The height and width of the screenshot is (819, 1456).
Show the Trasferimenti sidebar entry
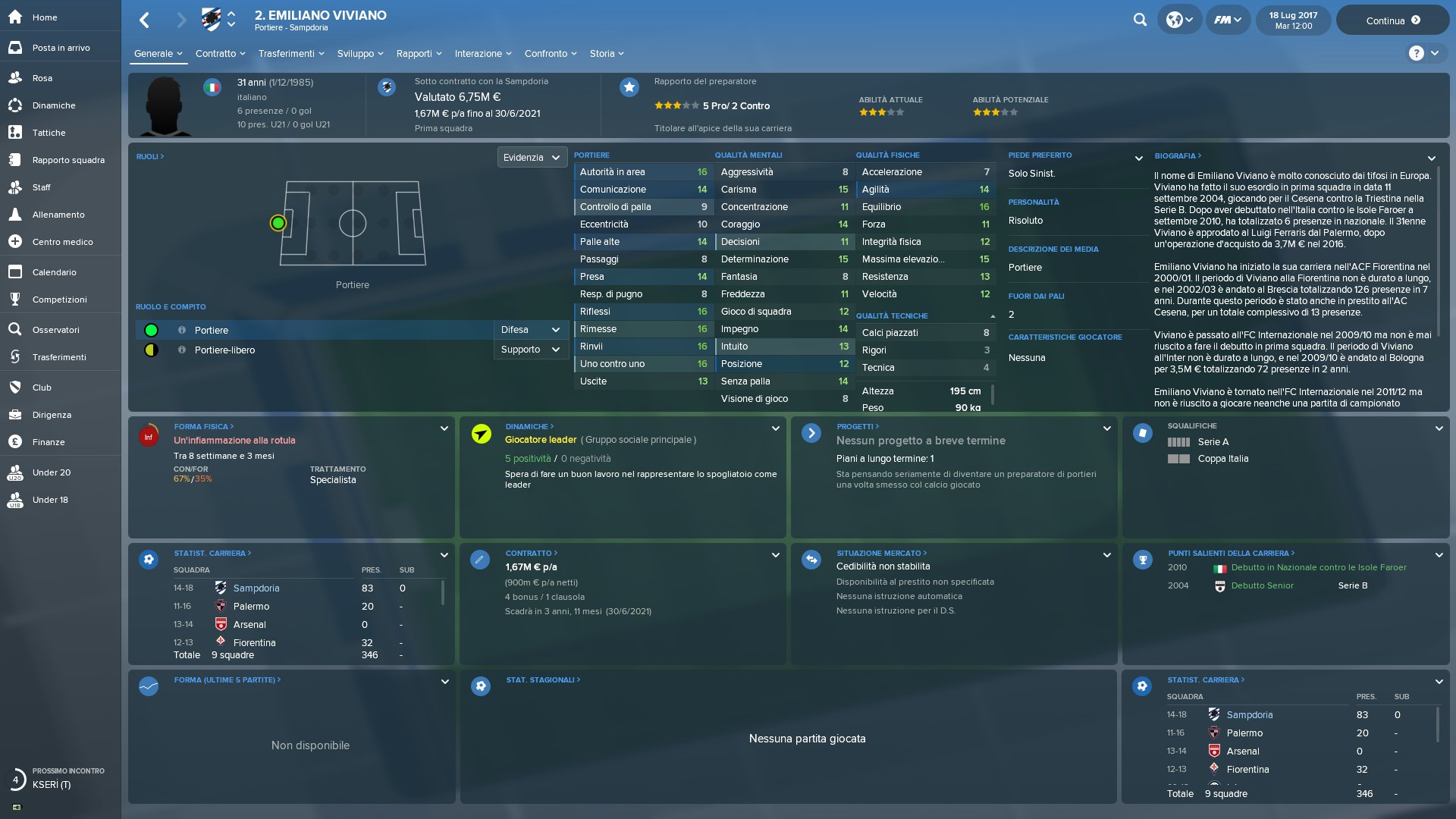click(59, 357)
